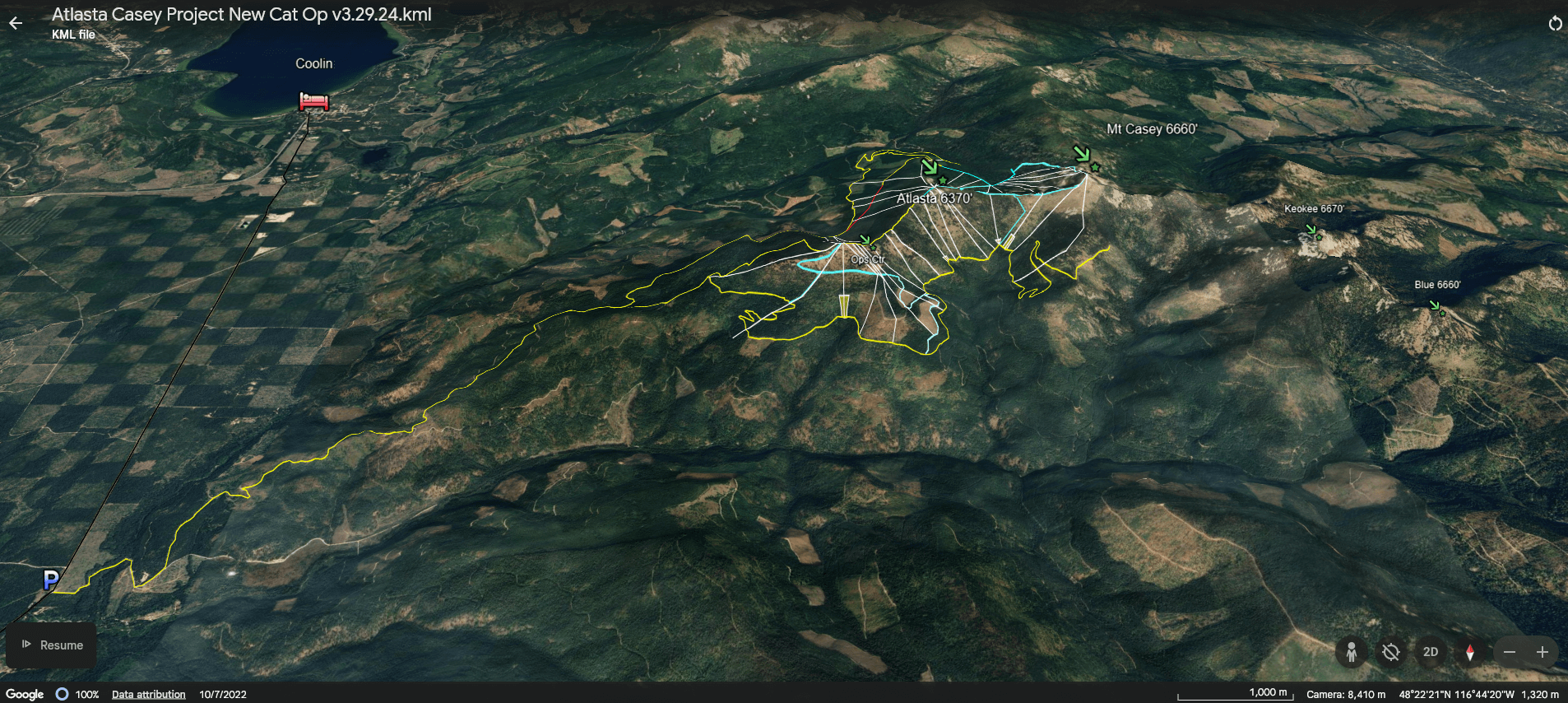The image size is (1568, 703).
Task: Click the star placemark on Mt Casey summit
Action: tap(1095, 168)
